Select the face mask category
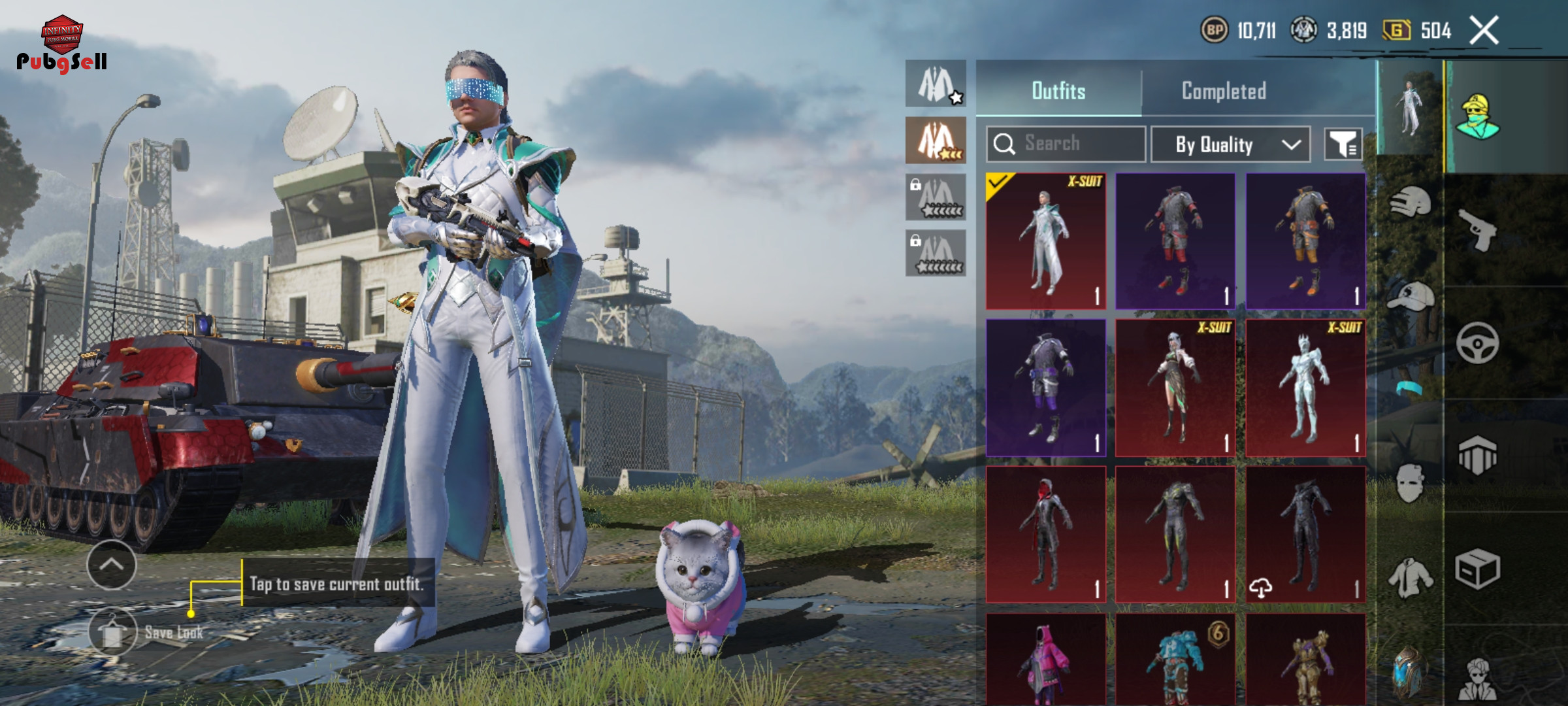Image resolution: width=1568 pixels, height=706 pixels. [1410, 482]
